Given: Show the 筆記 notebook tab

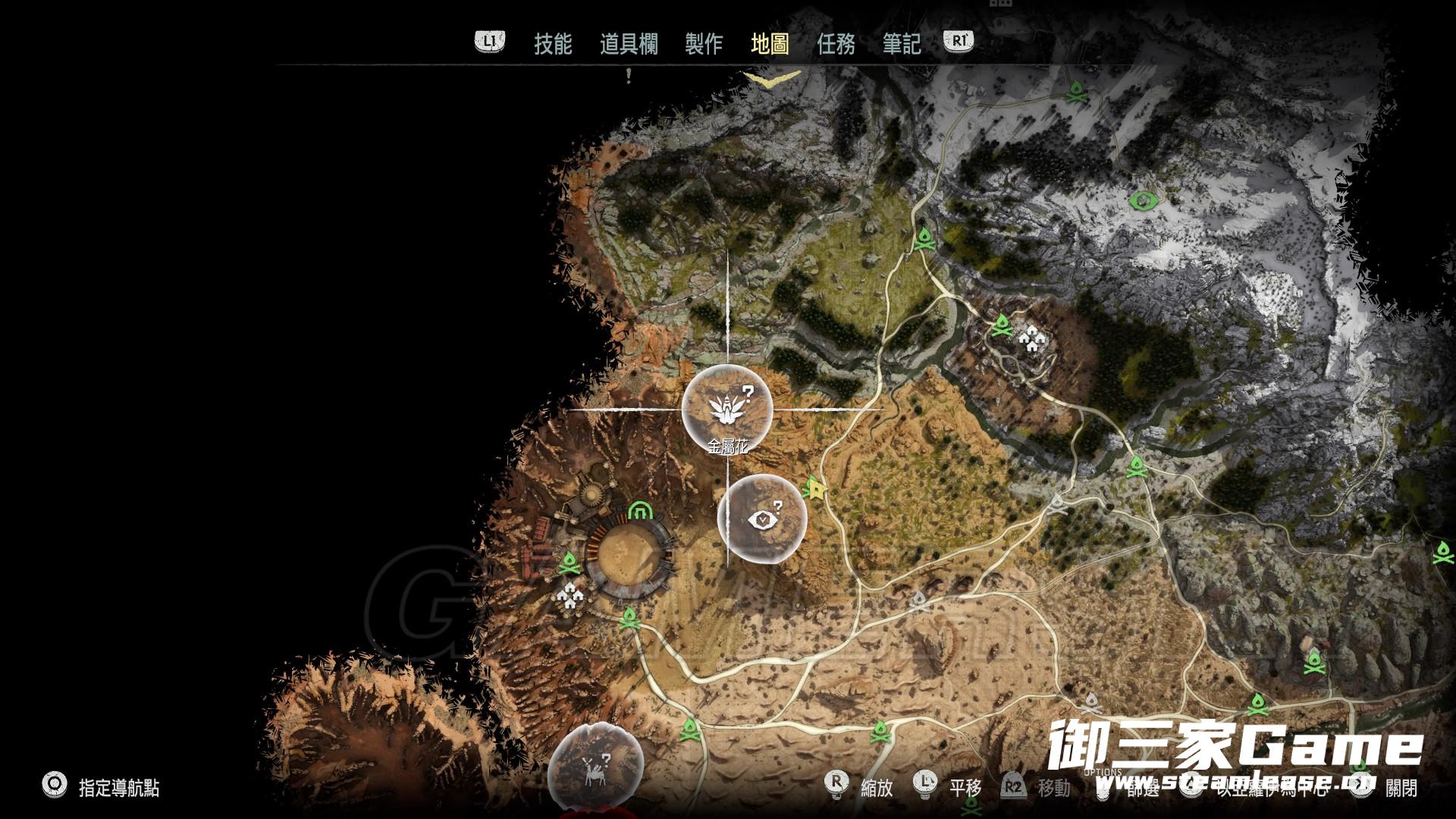Looking at the screenshot, I should [x=902, y=43].
